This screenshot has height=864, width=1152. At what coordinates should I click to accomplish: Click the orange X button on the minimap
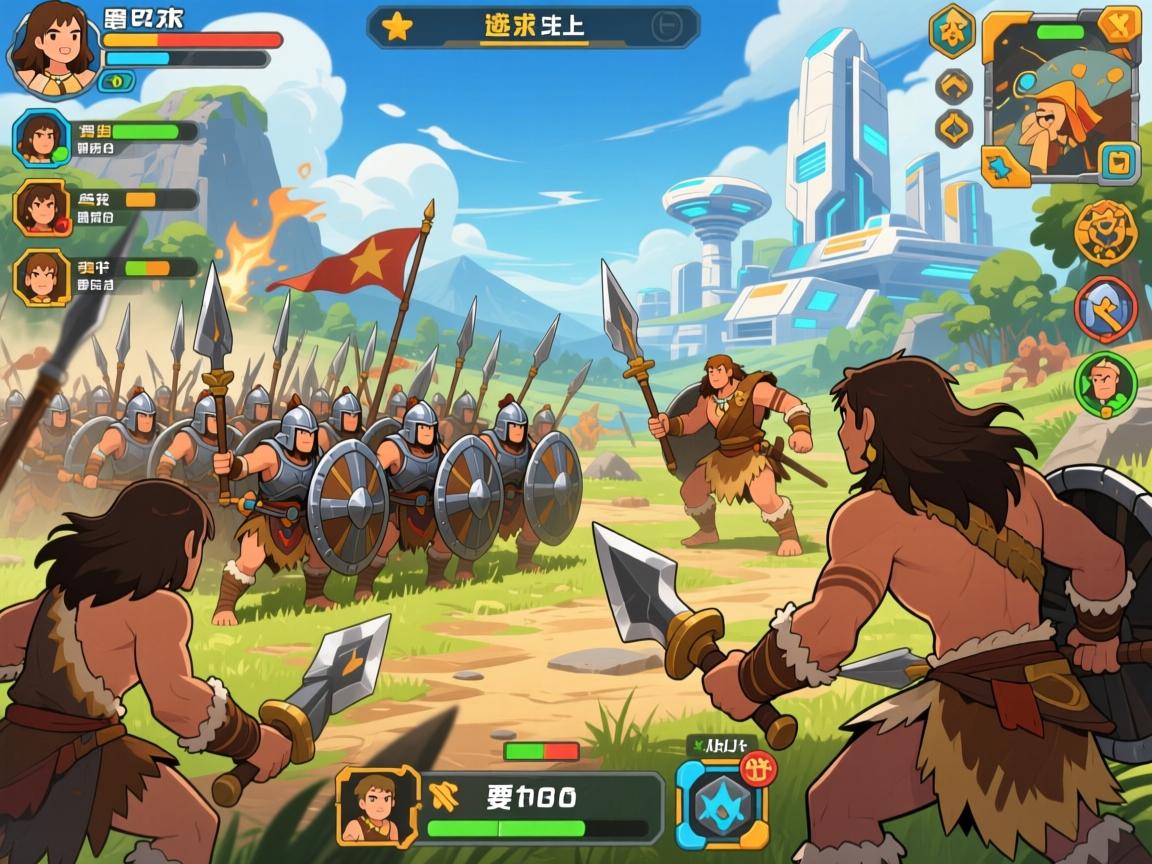coord(1118,25)
